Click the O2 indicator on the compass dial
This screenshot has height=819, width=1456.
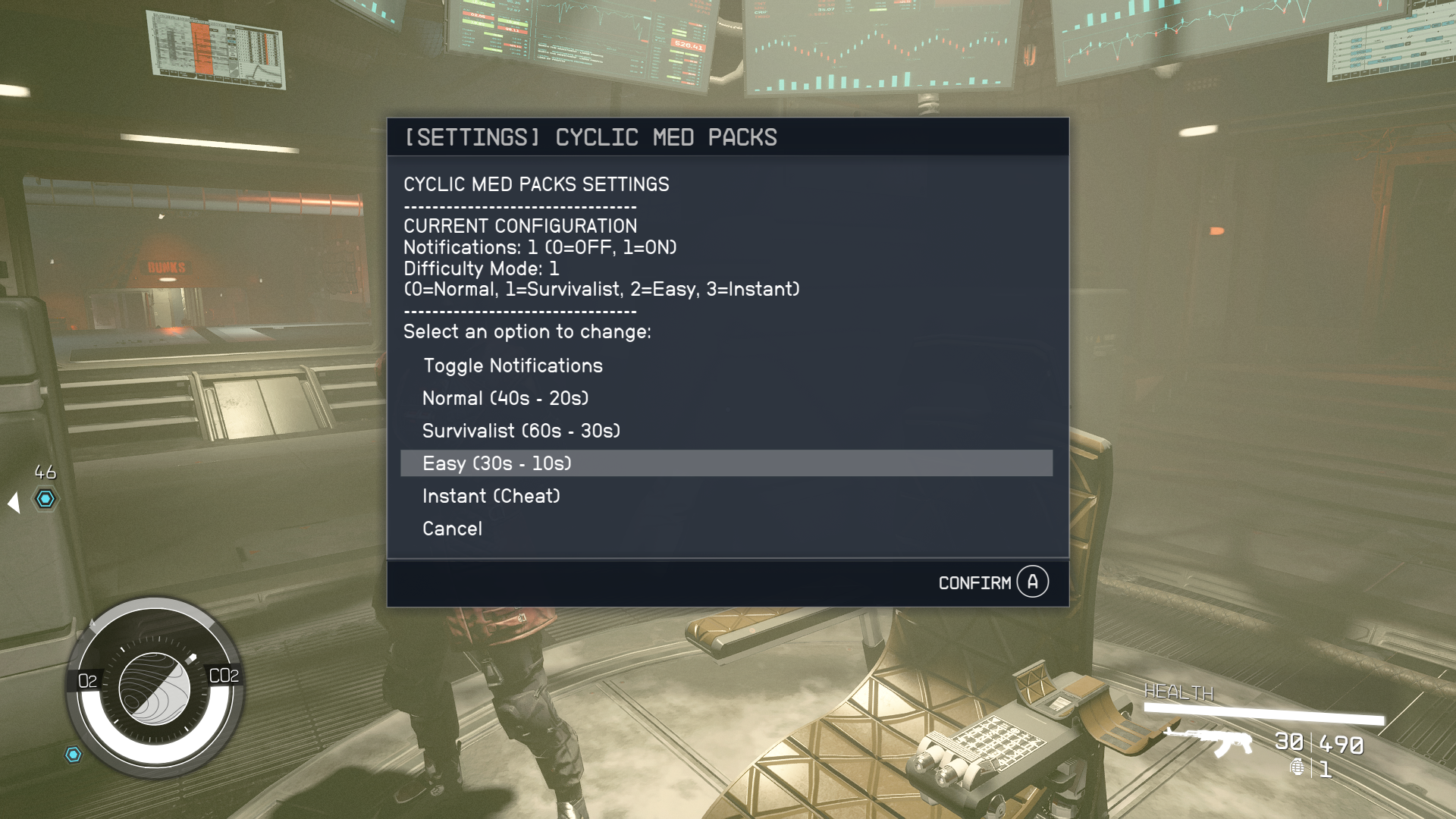pyautogui.click(x=86, y=680)
